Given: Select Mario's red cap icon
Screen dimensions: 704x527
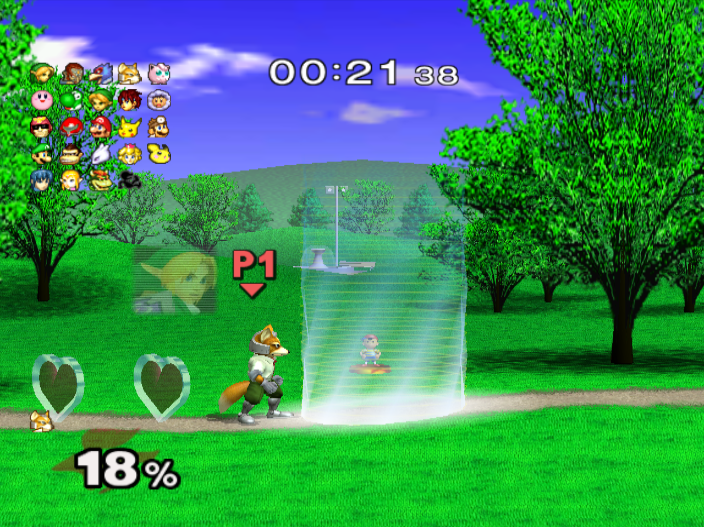Looking at the screenshot, I should (100, 128).
